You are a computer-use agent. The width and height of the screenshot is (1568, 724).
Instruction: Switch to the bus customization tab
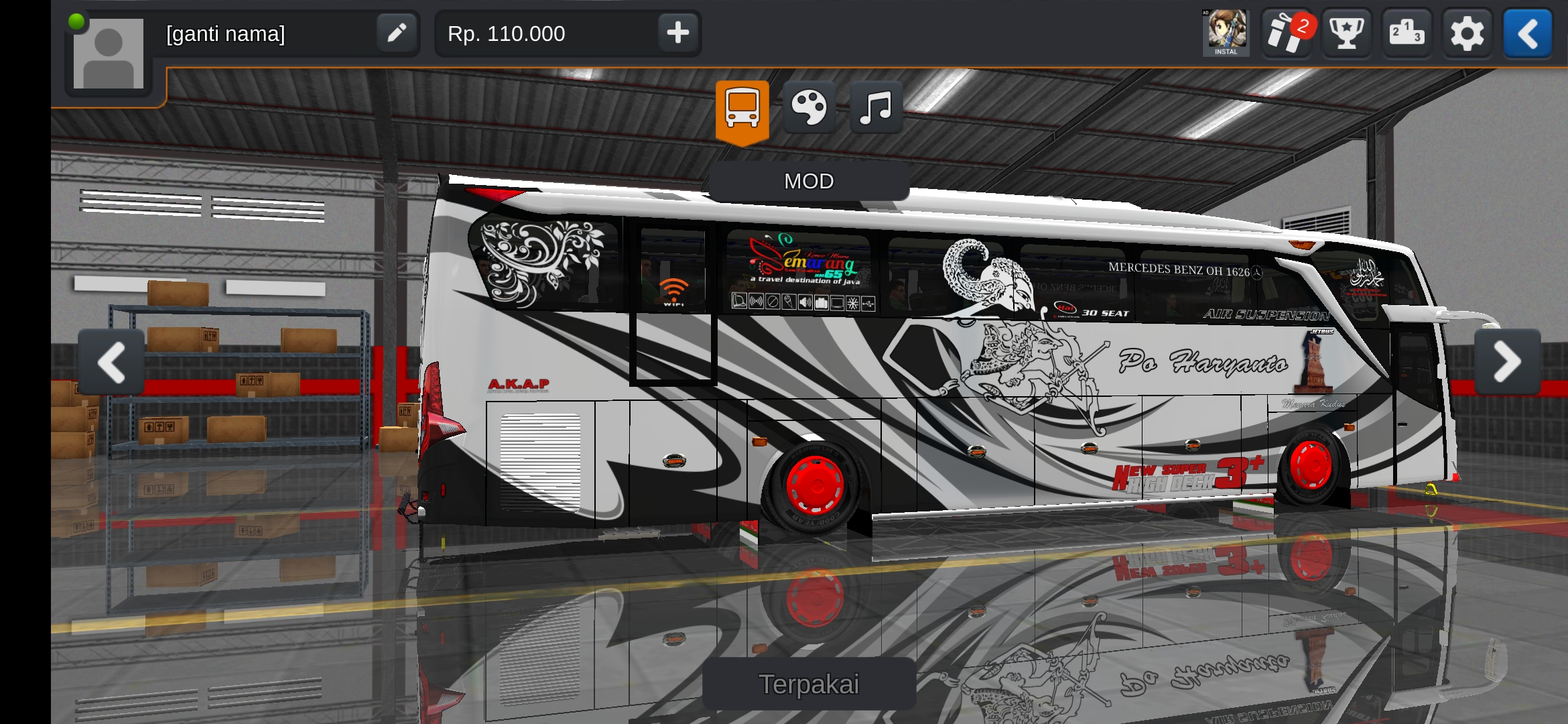[741, 107]
